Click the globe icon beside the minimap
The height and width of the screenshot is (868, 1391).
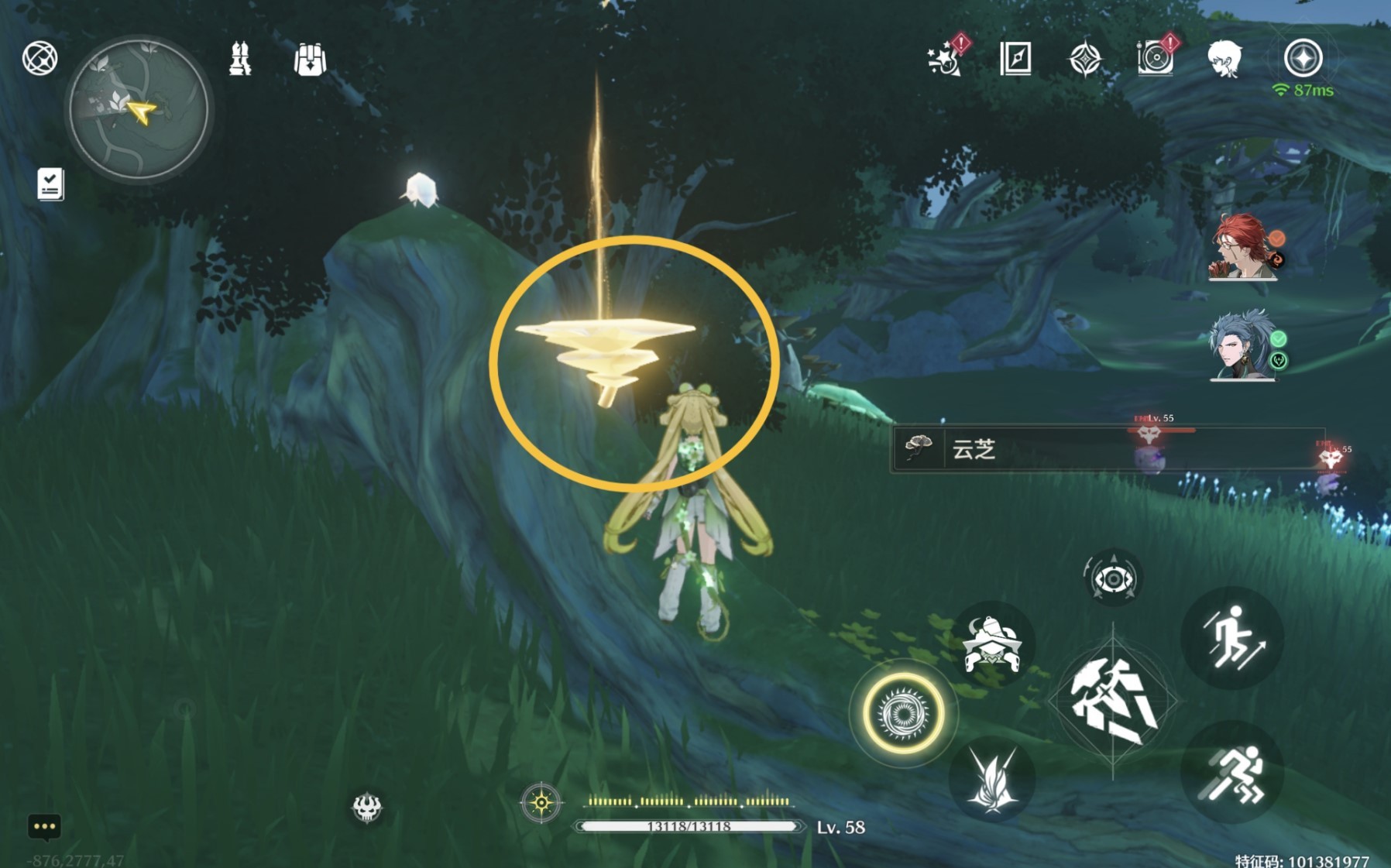(39, 58)
